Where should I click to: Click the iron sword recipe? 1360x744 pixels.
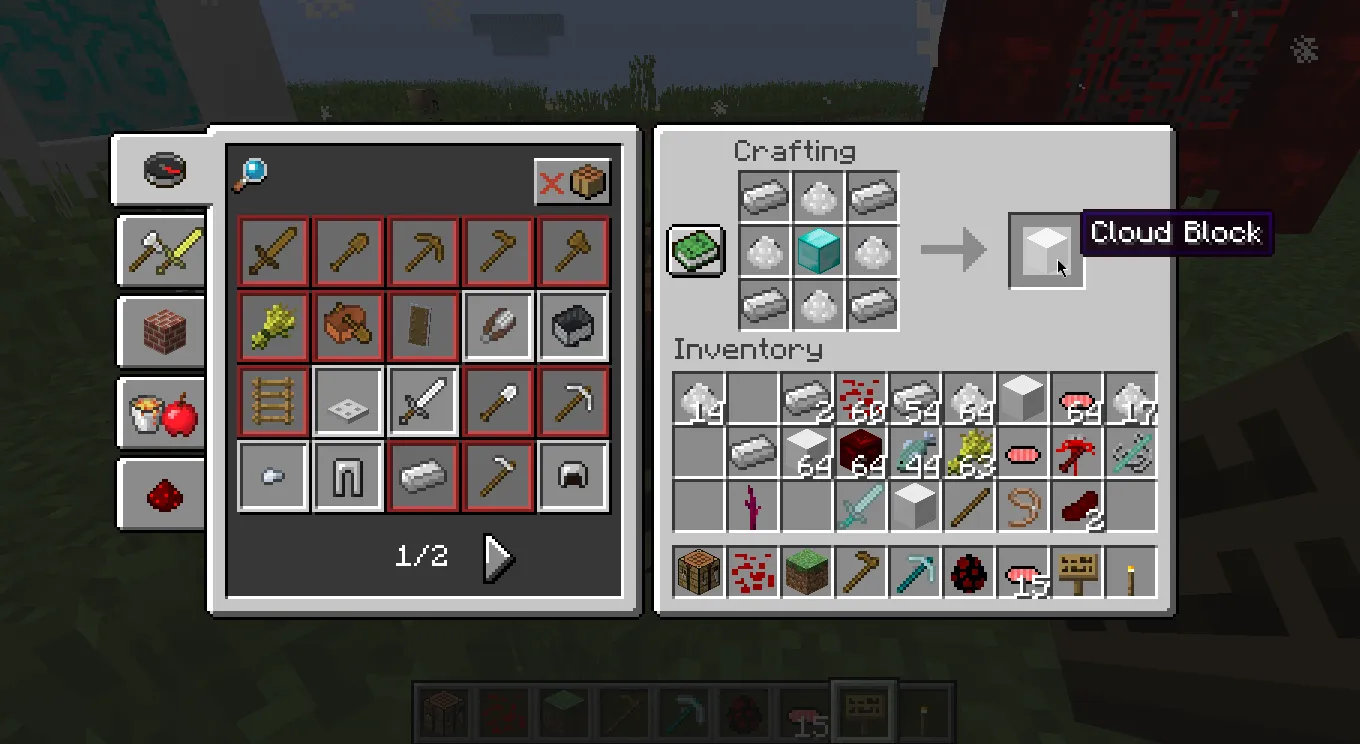422,400
